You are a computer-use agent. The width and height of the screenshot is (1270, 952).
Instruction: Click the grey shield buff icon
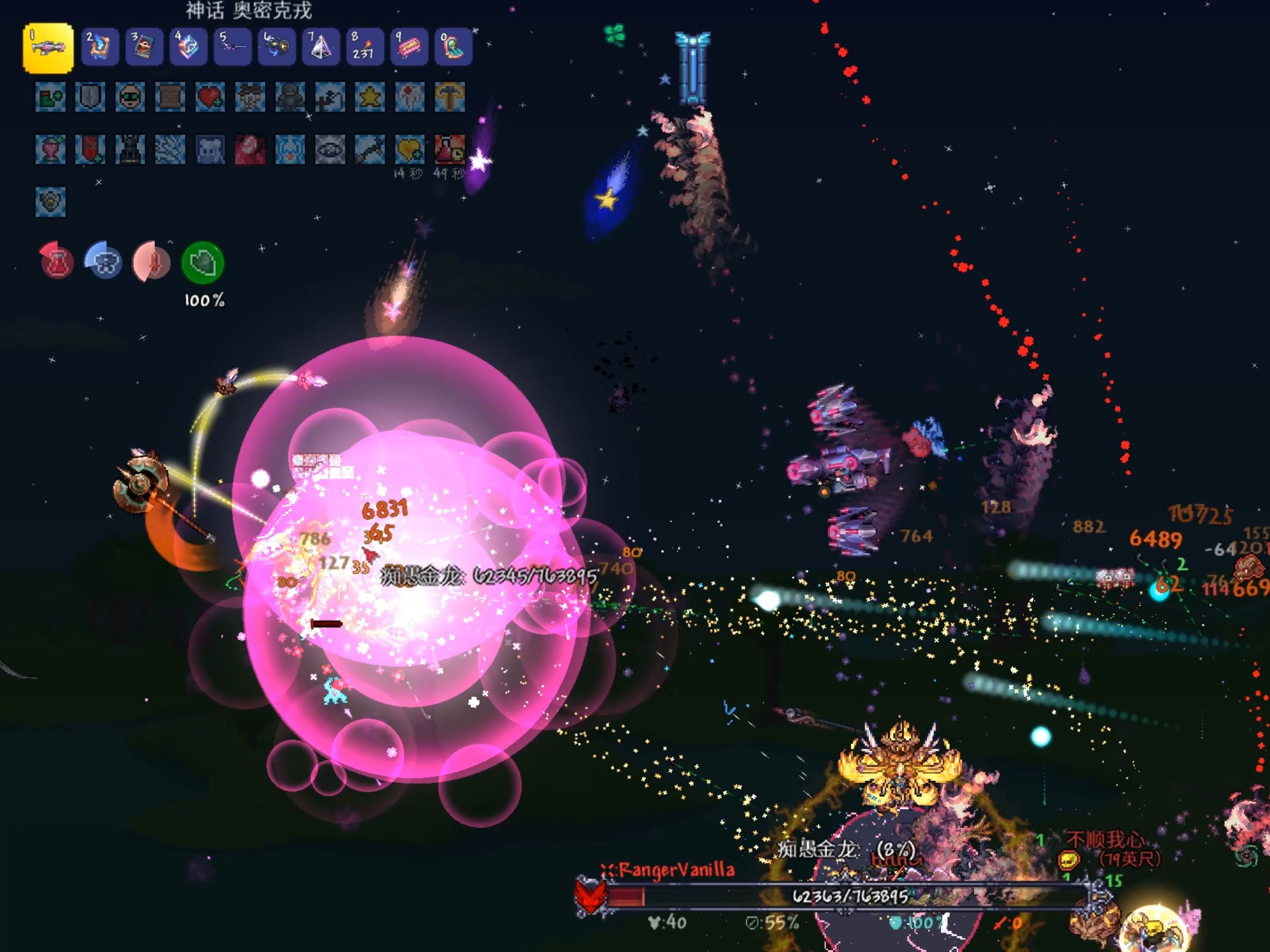tap(90, 97)
